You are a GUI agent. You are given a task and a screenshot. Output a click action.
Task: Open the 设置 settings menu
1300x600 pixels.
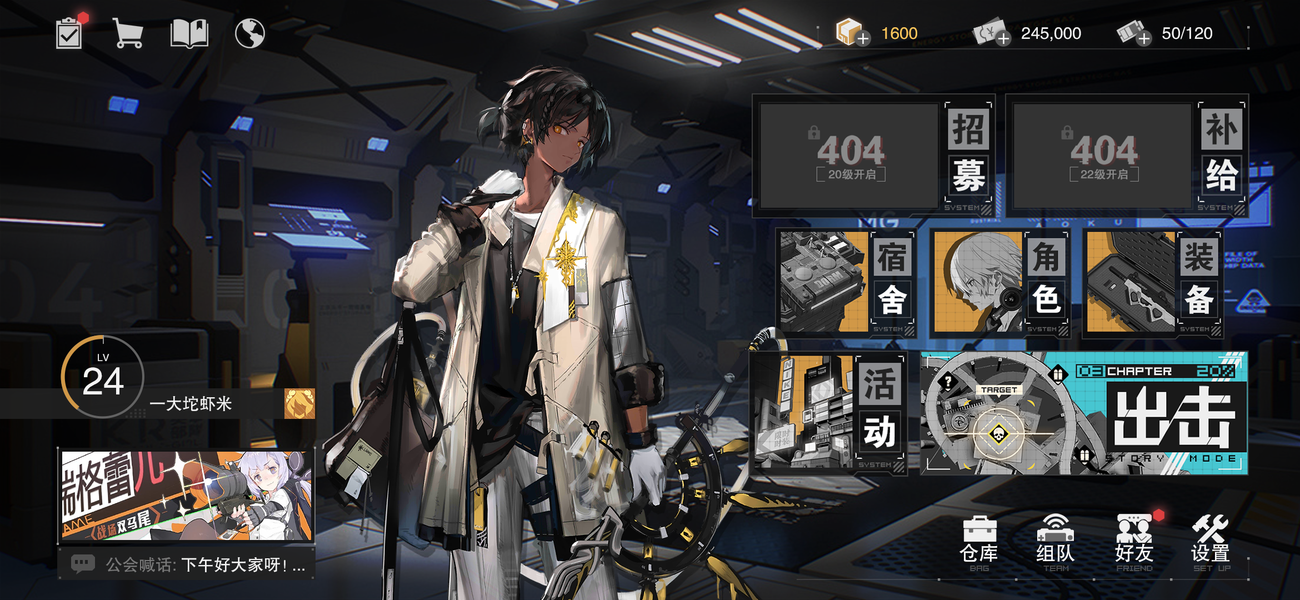pyautogui.click(x=1210, y=542)
